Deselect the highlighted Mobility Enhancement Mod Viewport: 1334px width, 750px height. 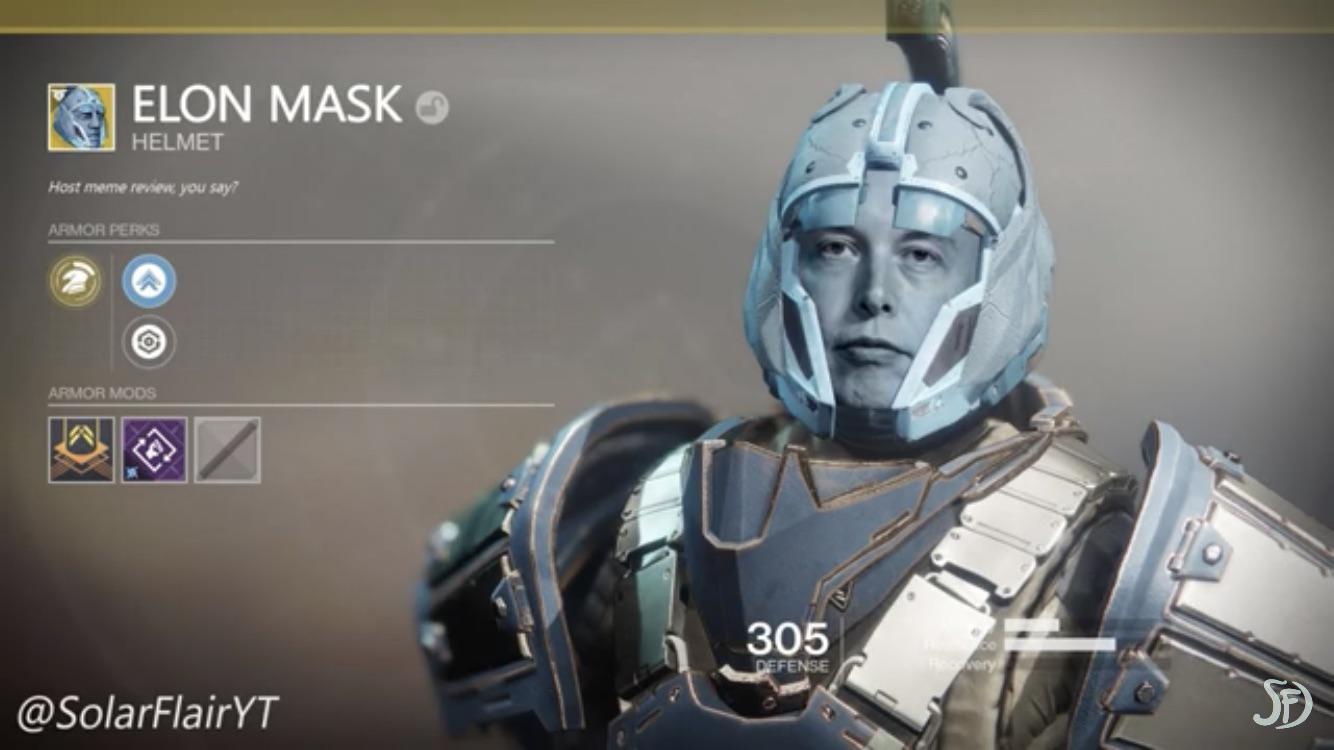[x=147, y=280]
